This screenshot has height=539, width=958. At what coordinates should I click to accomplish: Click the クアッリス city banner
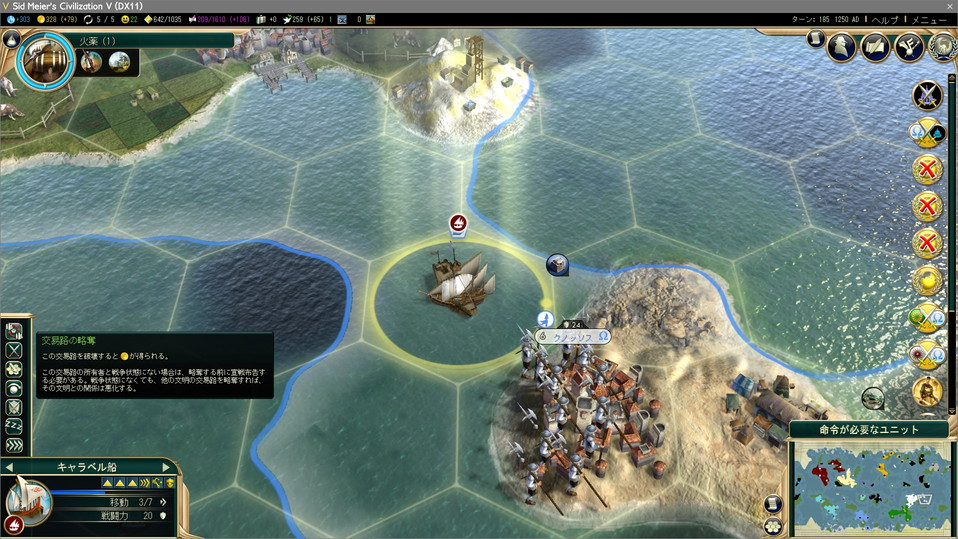pyautogui.click(x=573, y=337)
